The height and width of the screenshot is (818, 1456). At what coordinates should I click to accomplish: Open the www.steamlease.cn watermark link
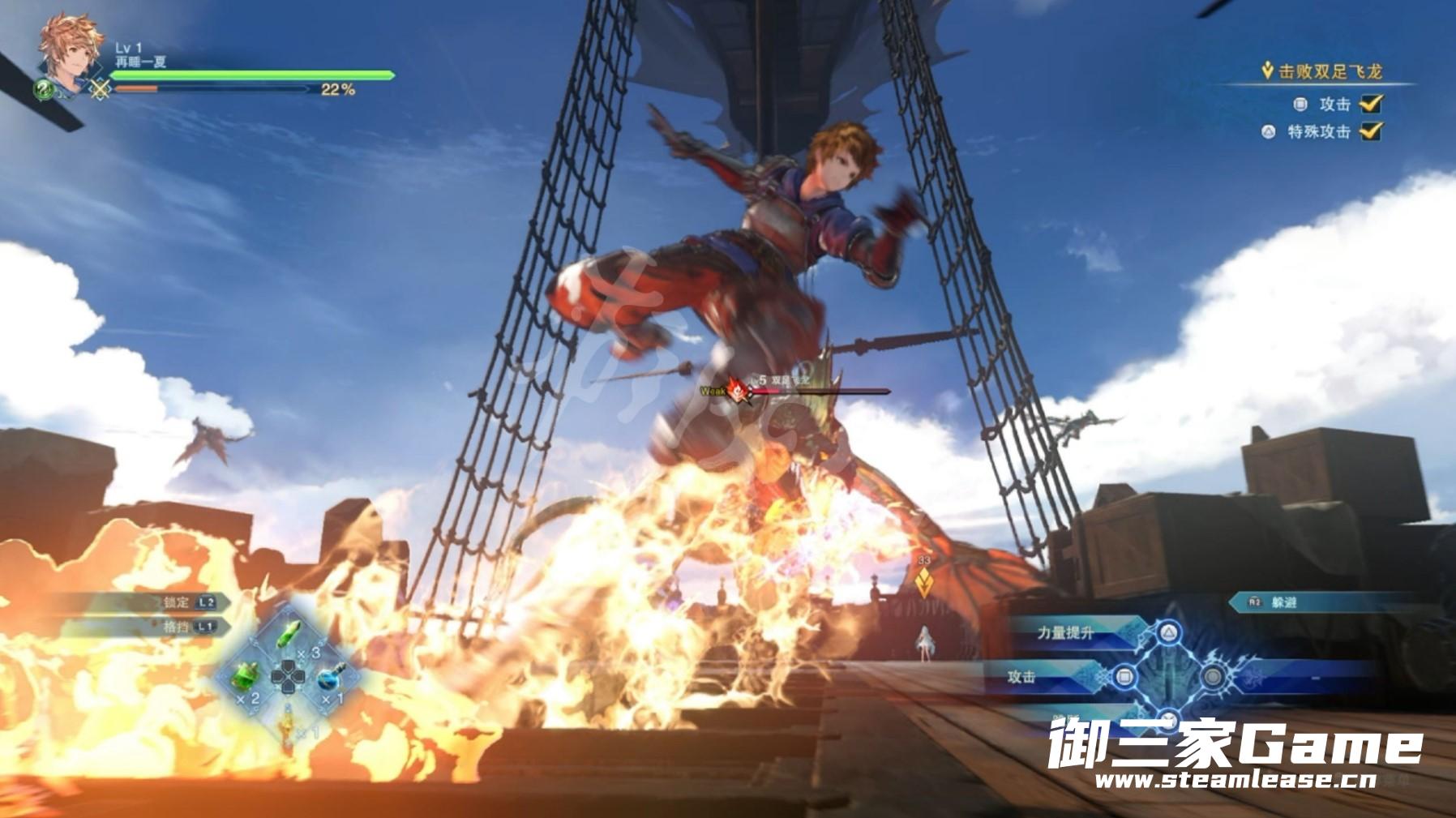(1235, 782)
